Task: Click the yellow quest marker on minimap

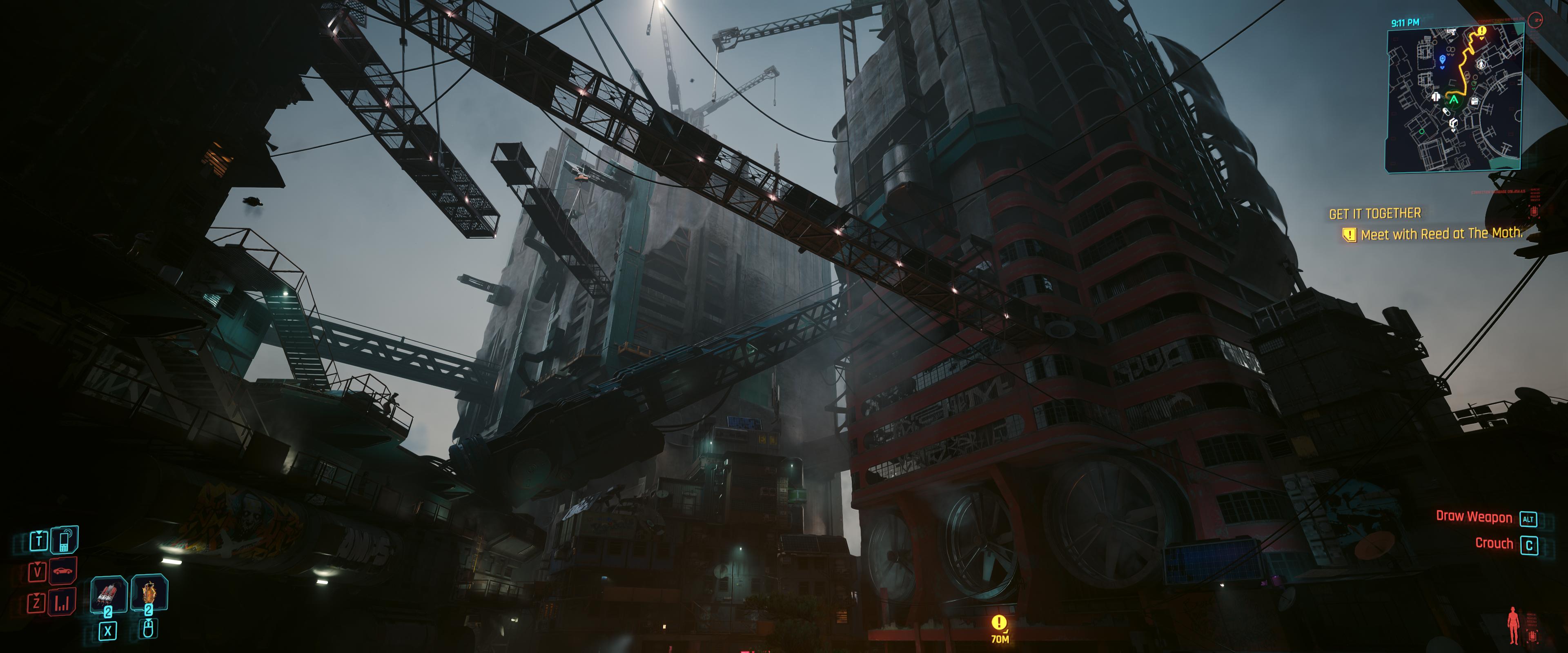Action: [x=1481, y=31]
